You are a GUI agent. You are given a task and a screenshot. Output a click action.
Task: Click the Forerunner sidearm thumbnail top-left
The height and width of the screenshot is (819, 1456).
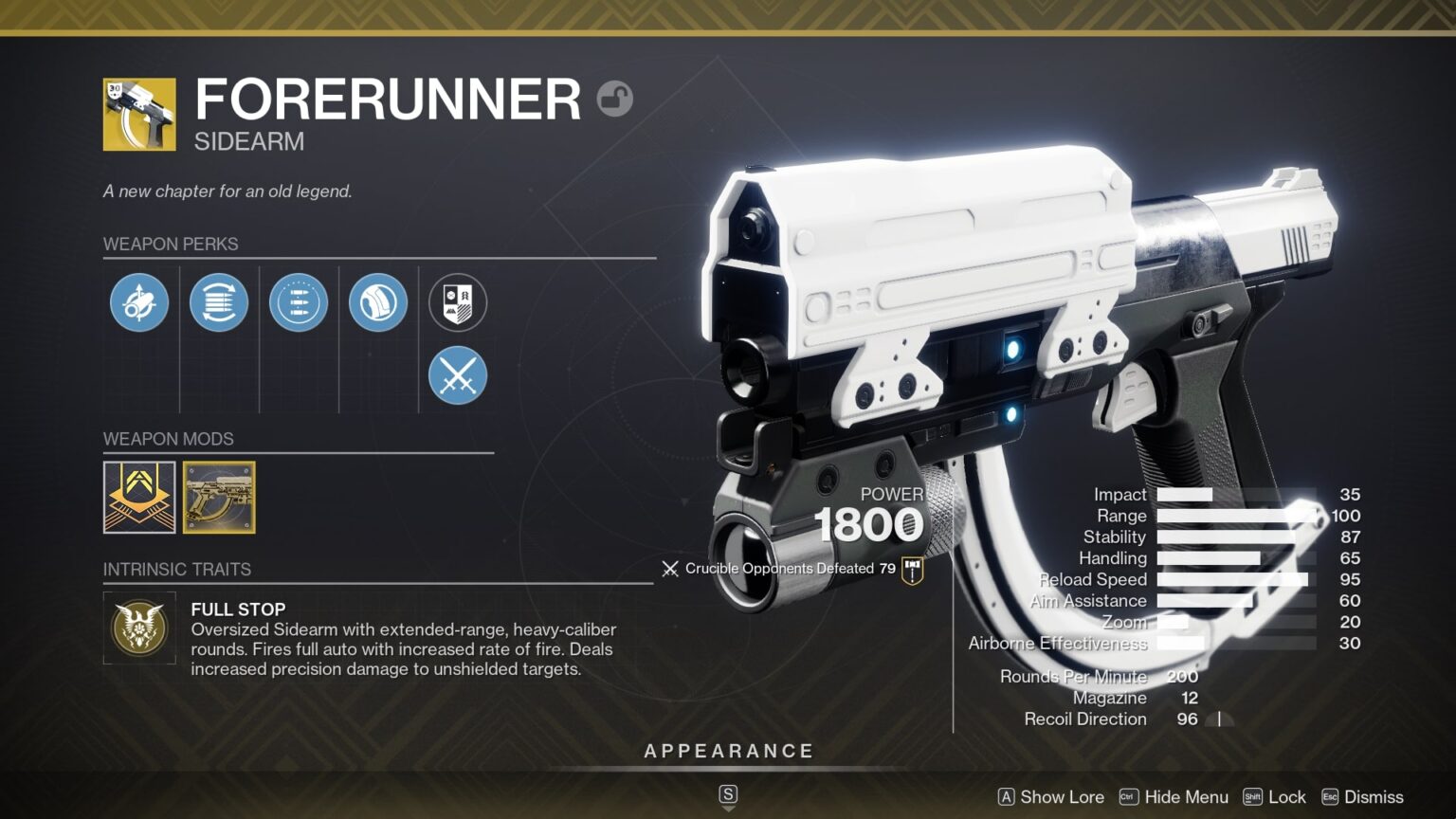coord(139,114)
